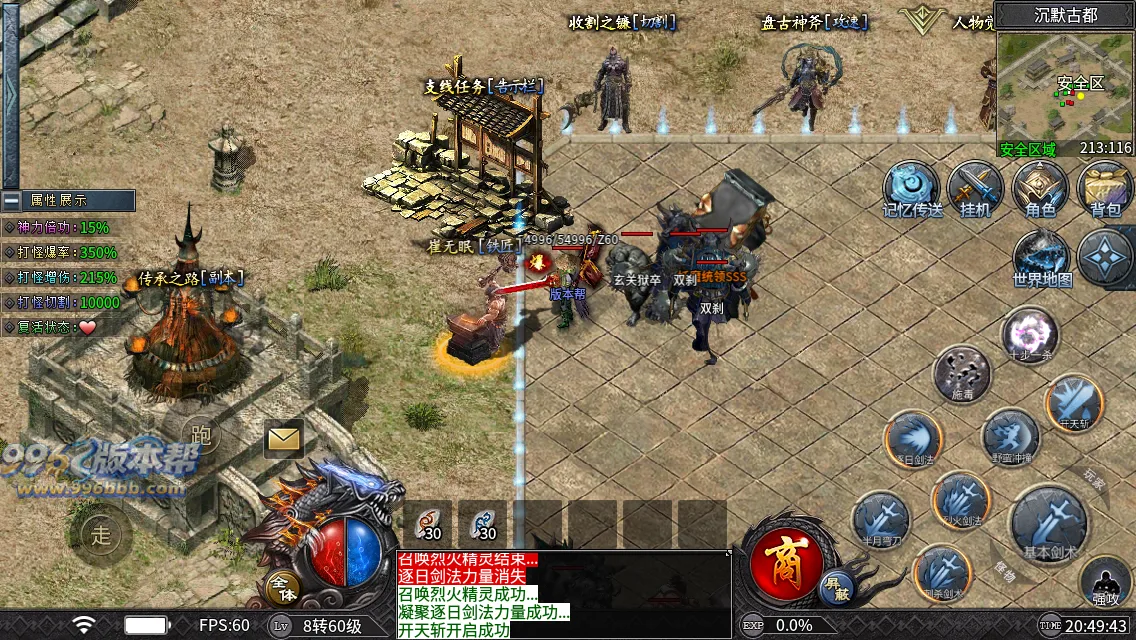The width and height of the screenshot is (1136, 640).
Task: Activate the 半月弯刀 skill
Action: pyautogui.click(x=881, y=521)
